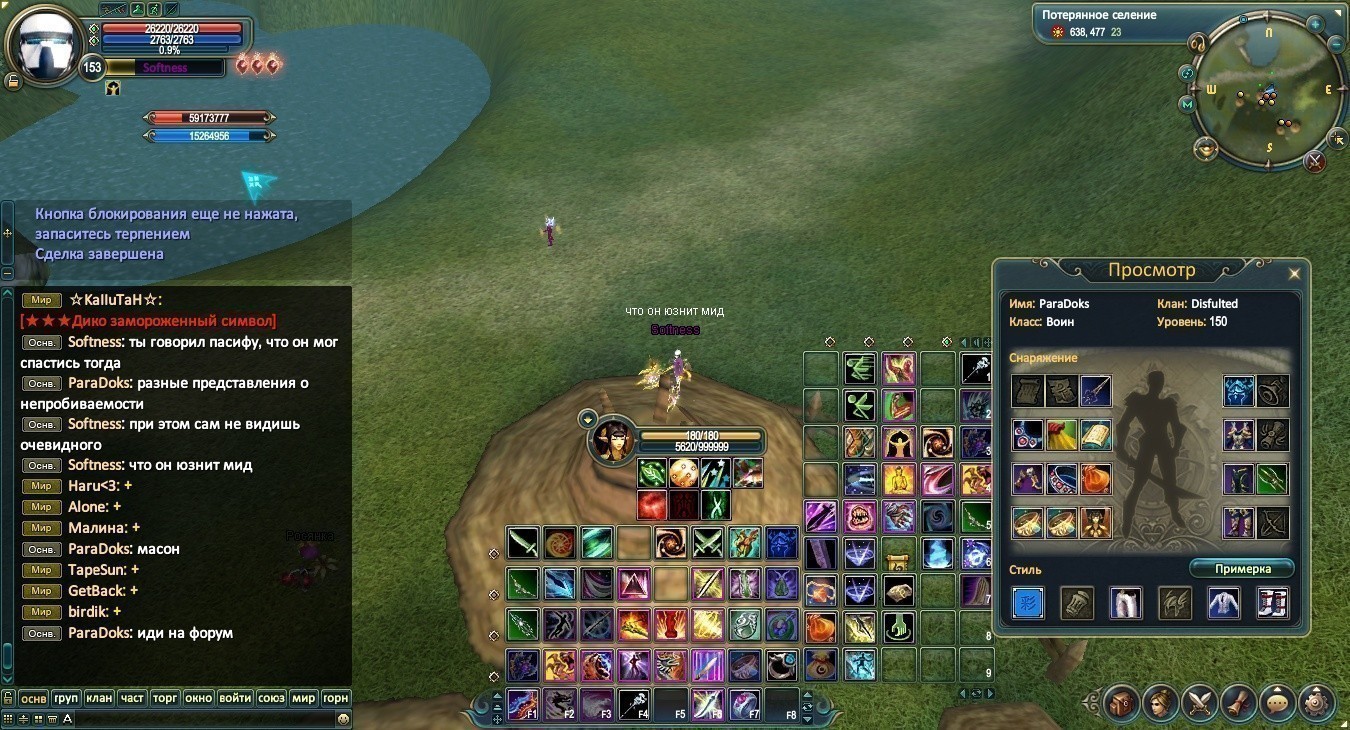Image resolution: width=1350 pixels, height=730 pixels.
Task: Toggle the chat lock padlock icon
Action: pos(8,698)
